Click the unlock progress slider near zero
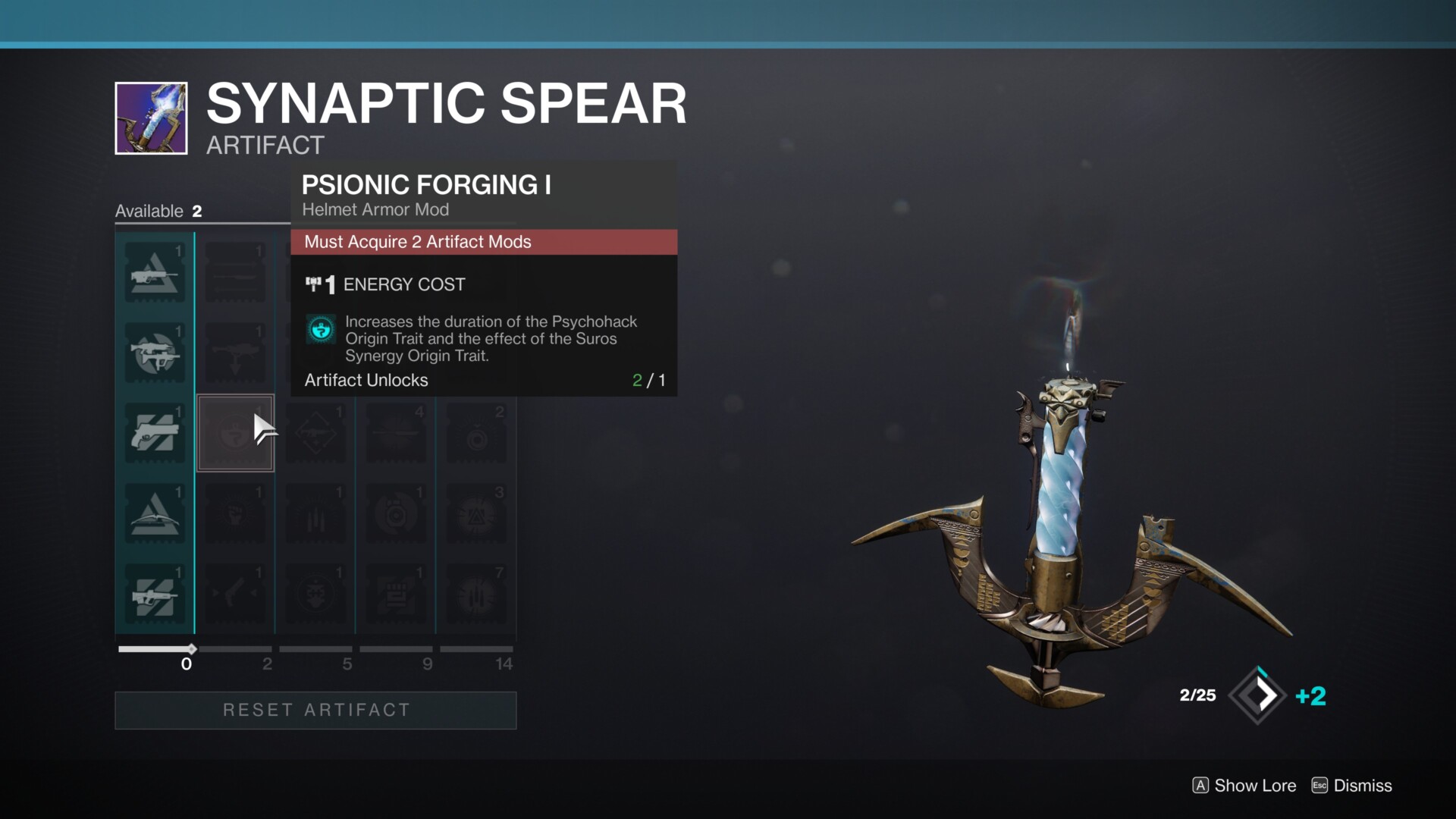This screenshot has height=819, width=1456. pos(191,649)
